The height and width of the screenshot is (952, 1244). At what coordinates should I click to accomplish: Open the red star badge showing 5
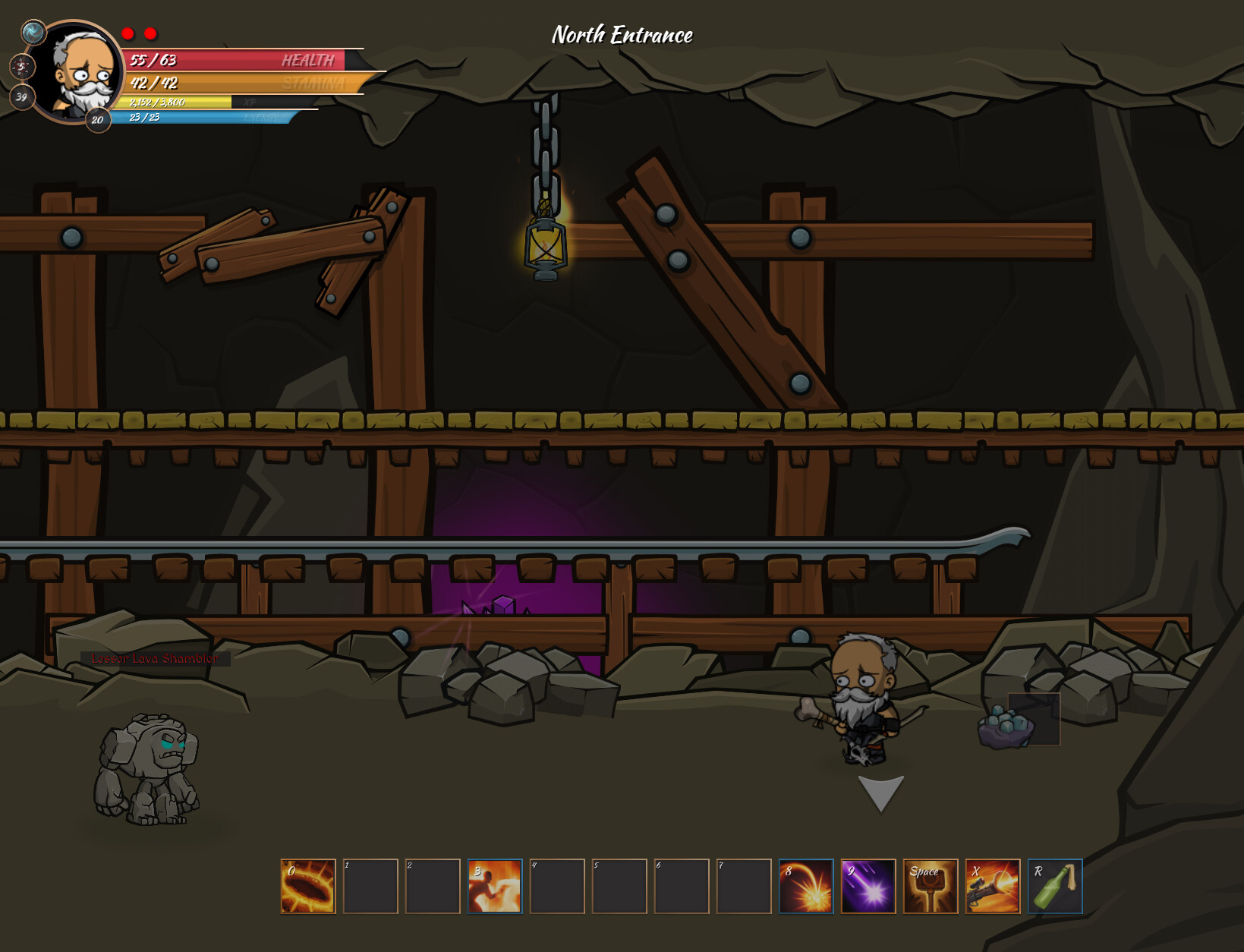21,67
